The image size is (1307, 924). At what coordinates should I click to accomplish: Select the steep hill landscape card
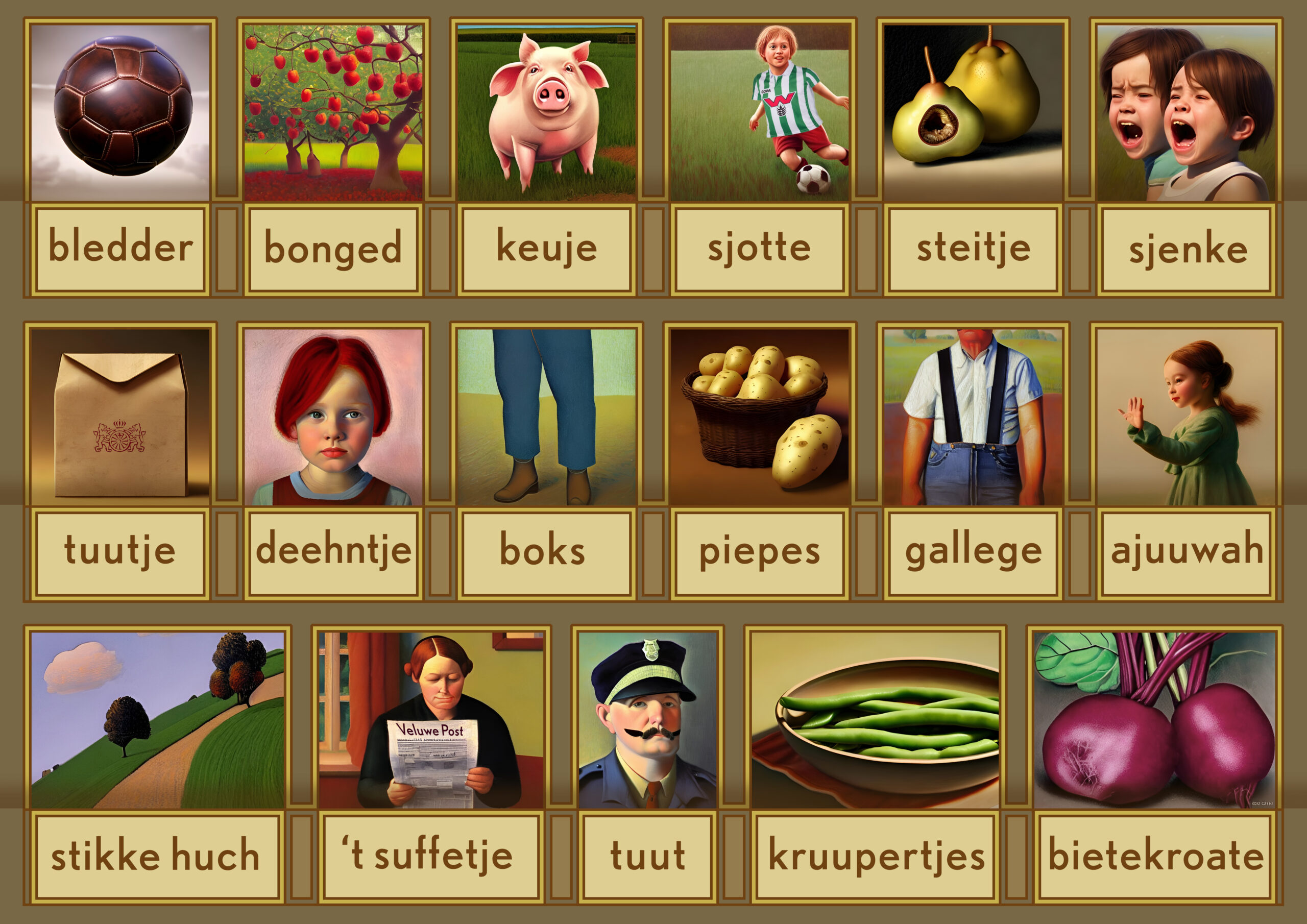tap(157, 720)
